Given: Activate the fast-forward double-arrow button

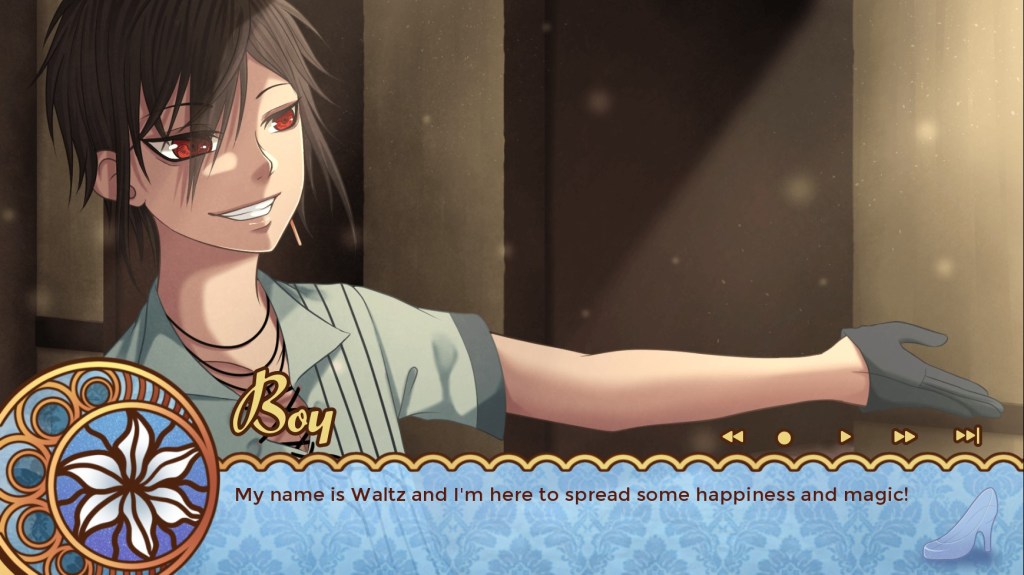Looking at the screenshot, I should point(904,436).
